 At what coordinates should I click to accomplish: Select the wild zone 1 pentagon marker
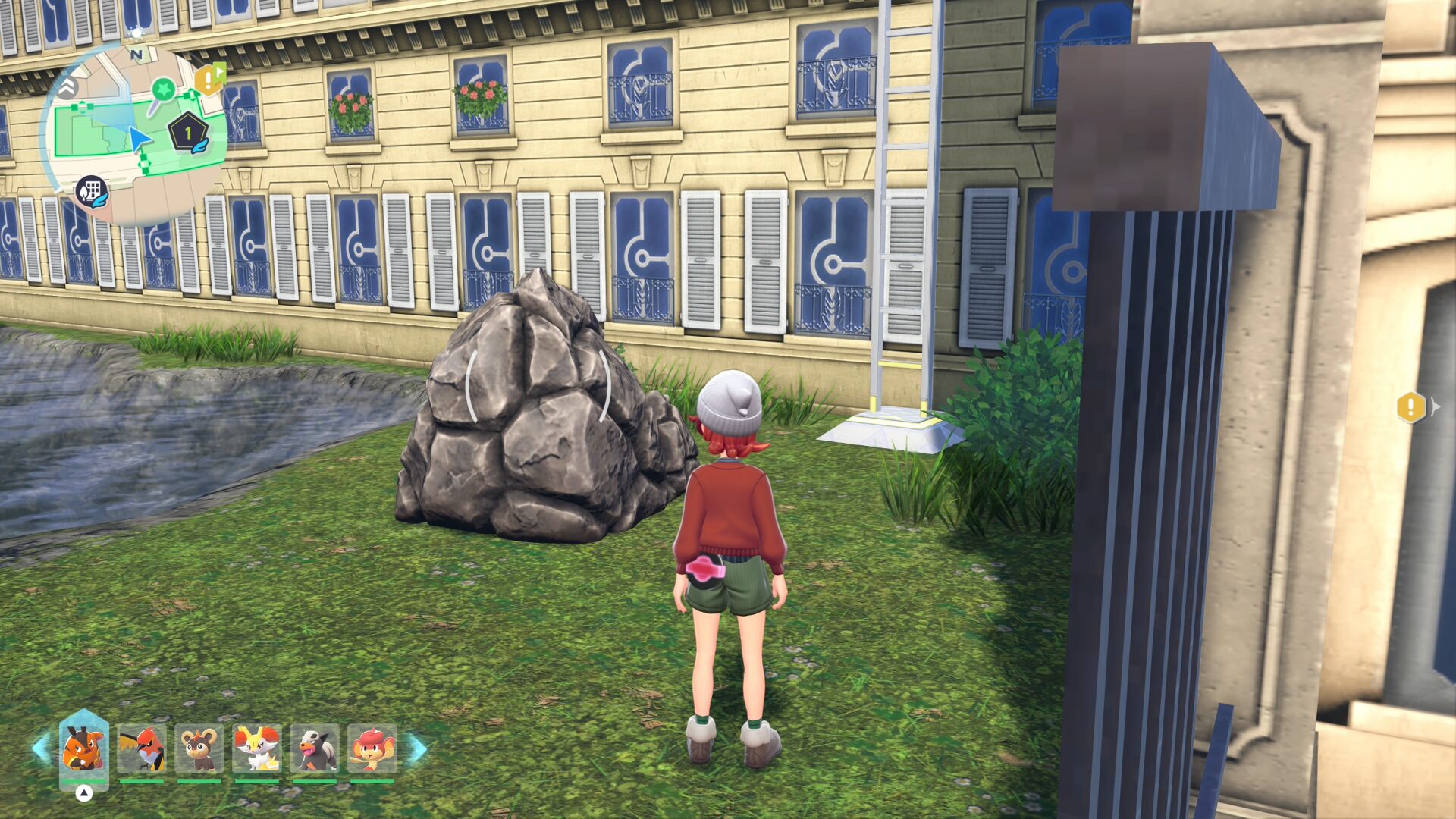point(188,133)
